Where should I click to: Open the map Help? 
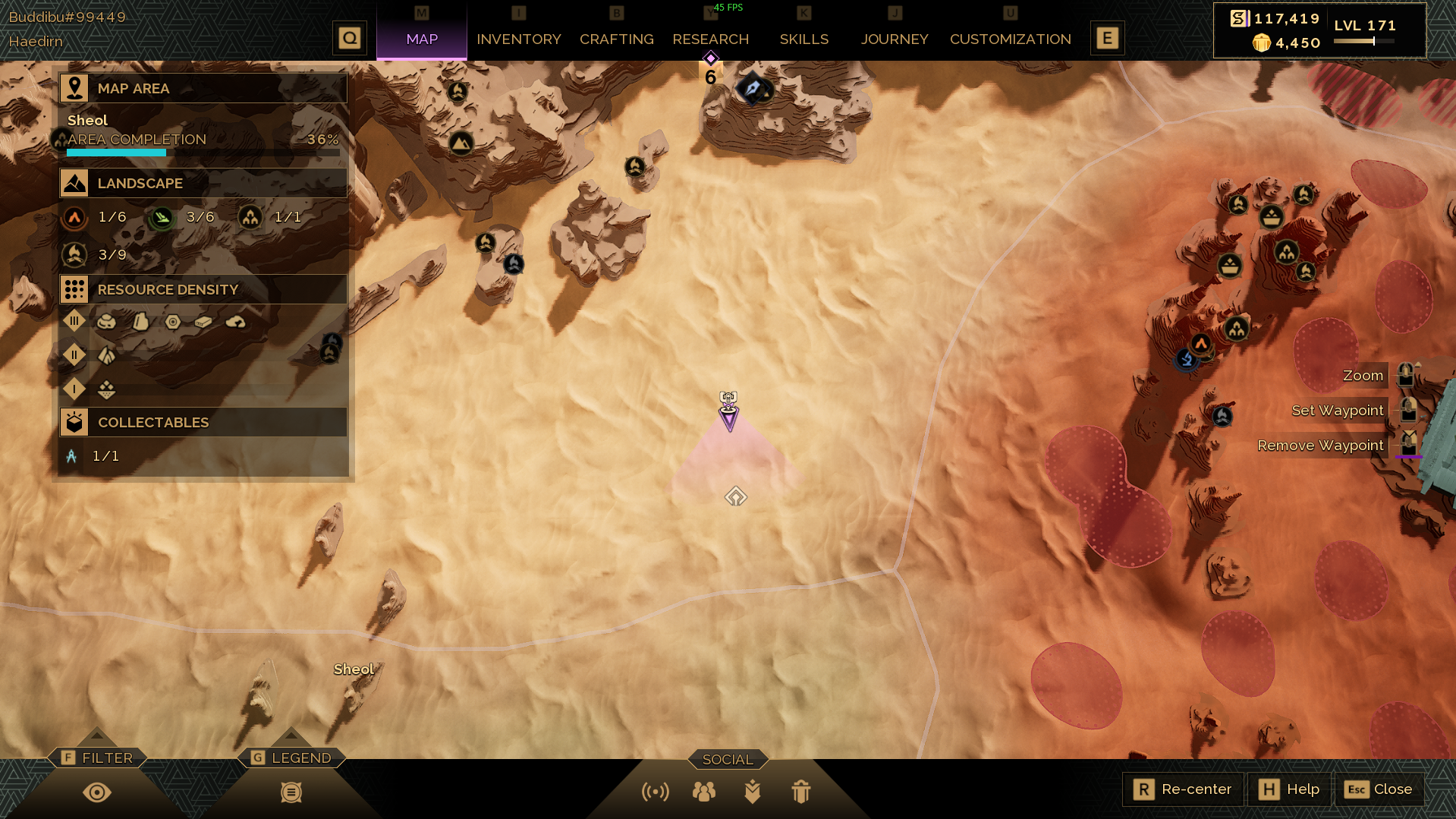pos(1289,789)
